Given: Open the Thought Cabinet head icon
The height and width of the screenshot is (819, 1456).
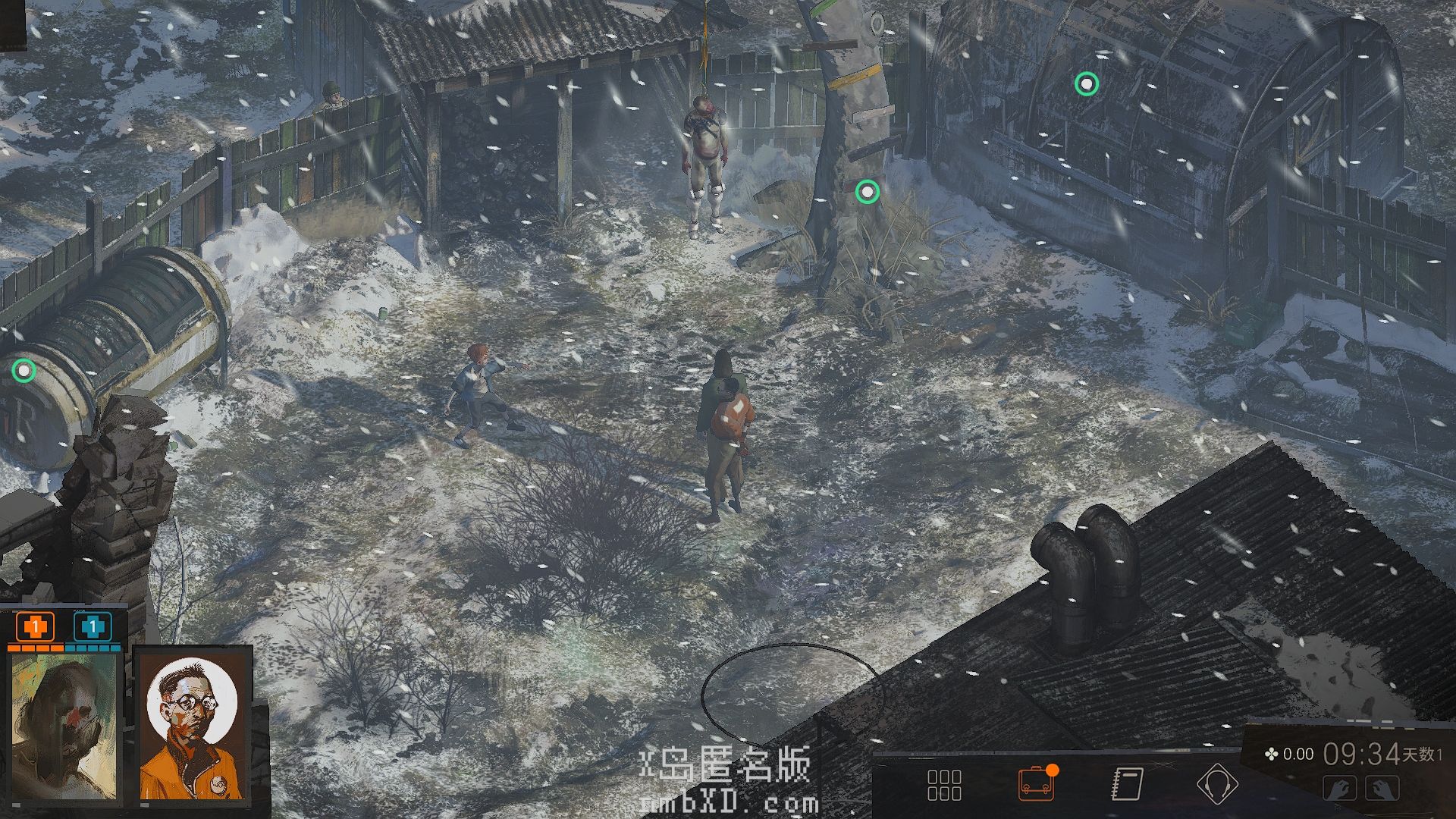Looking at the screenshot, I should pyautogui.click(x=1217, y=784).
